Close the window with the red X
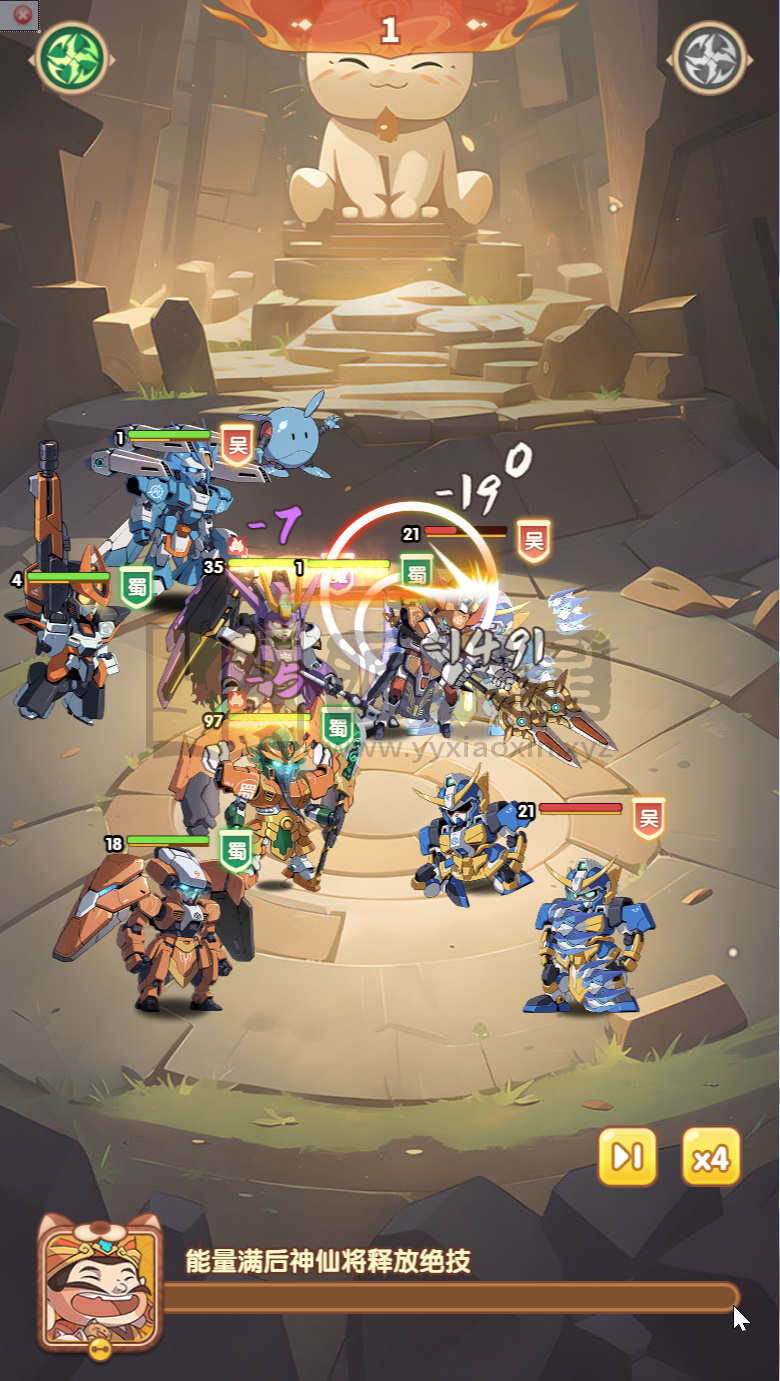Image resolution: width=780 pixels, height=1381 pixels. click(x=21, y=15)
